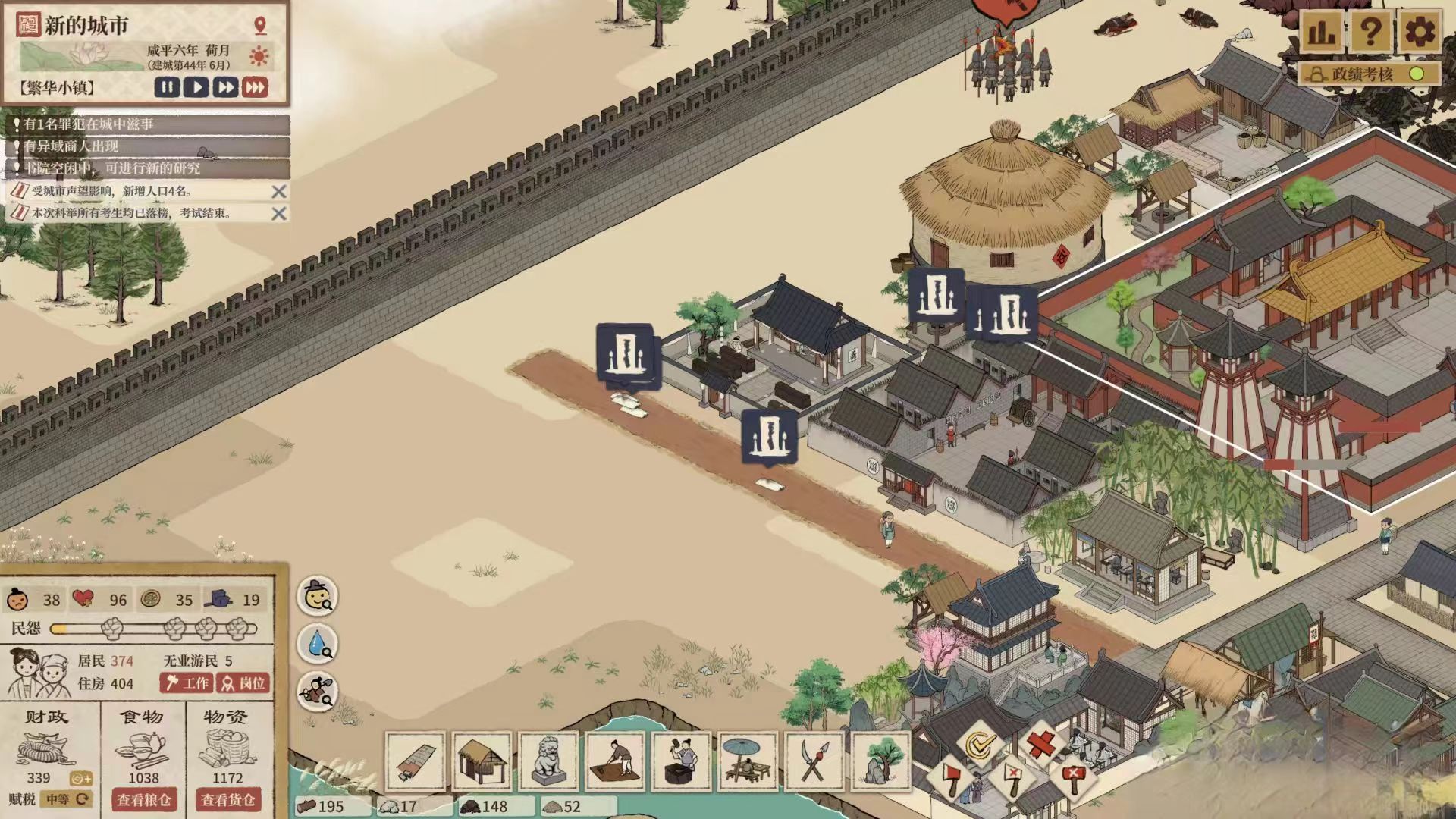The width and height of the screenshot is (1456, 819).
Task: View the warehouse via 查看货仓
Action: [x=227, y=800]
